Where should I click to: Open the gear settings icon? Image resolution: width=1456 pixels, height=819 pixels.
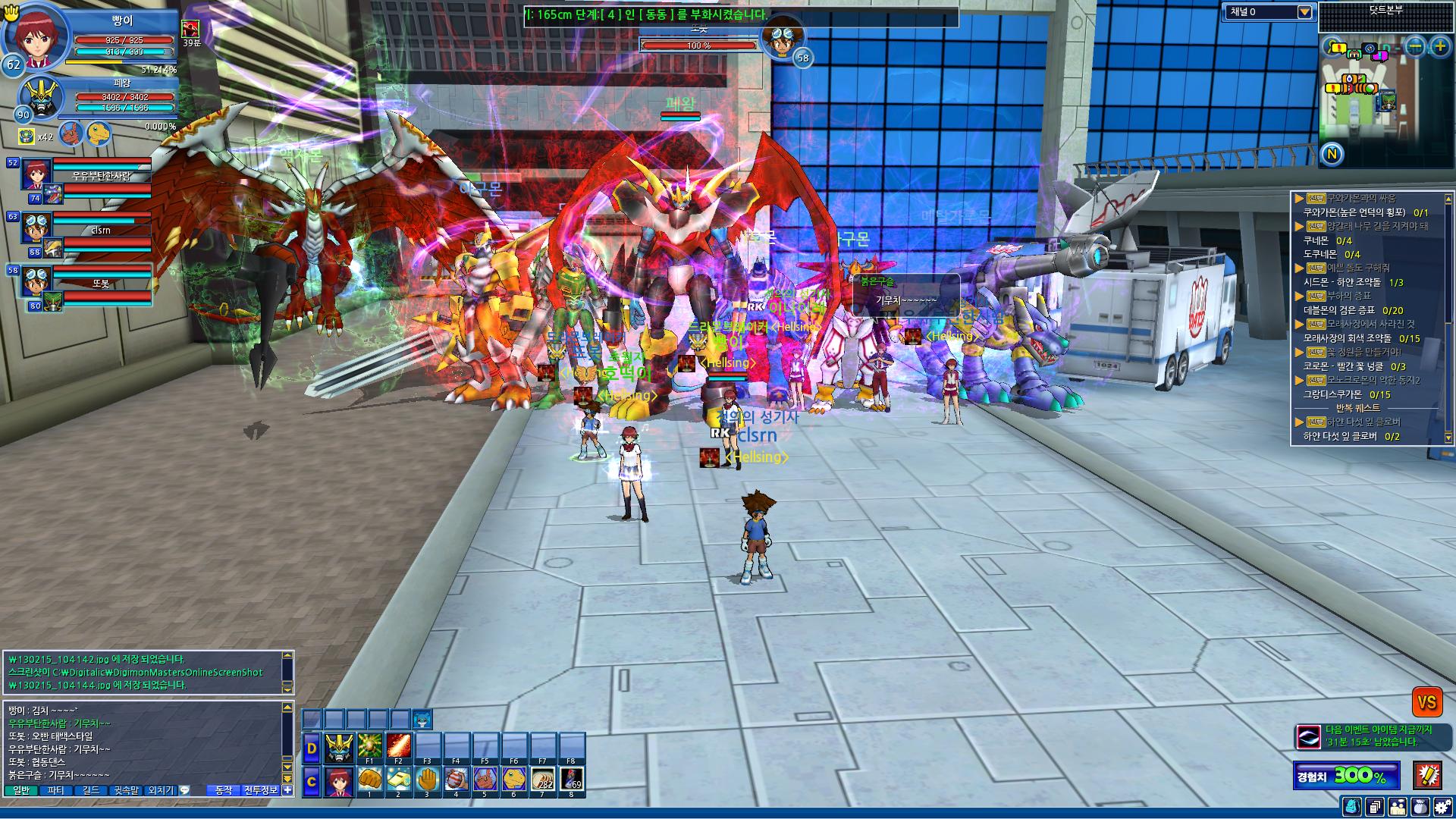(1443, 808)
